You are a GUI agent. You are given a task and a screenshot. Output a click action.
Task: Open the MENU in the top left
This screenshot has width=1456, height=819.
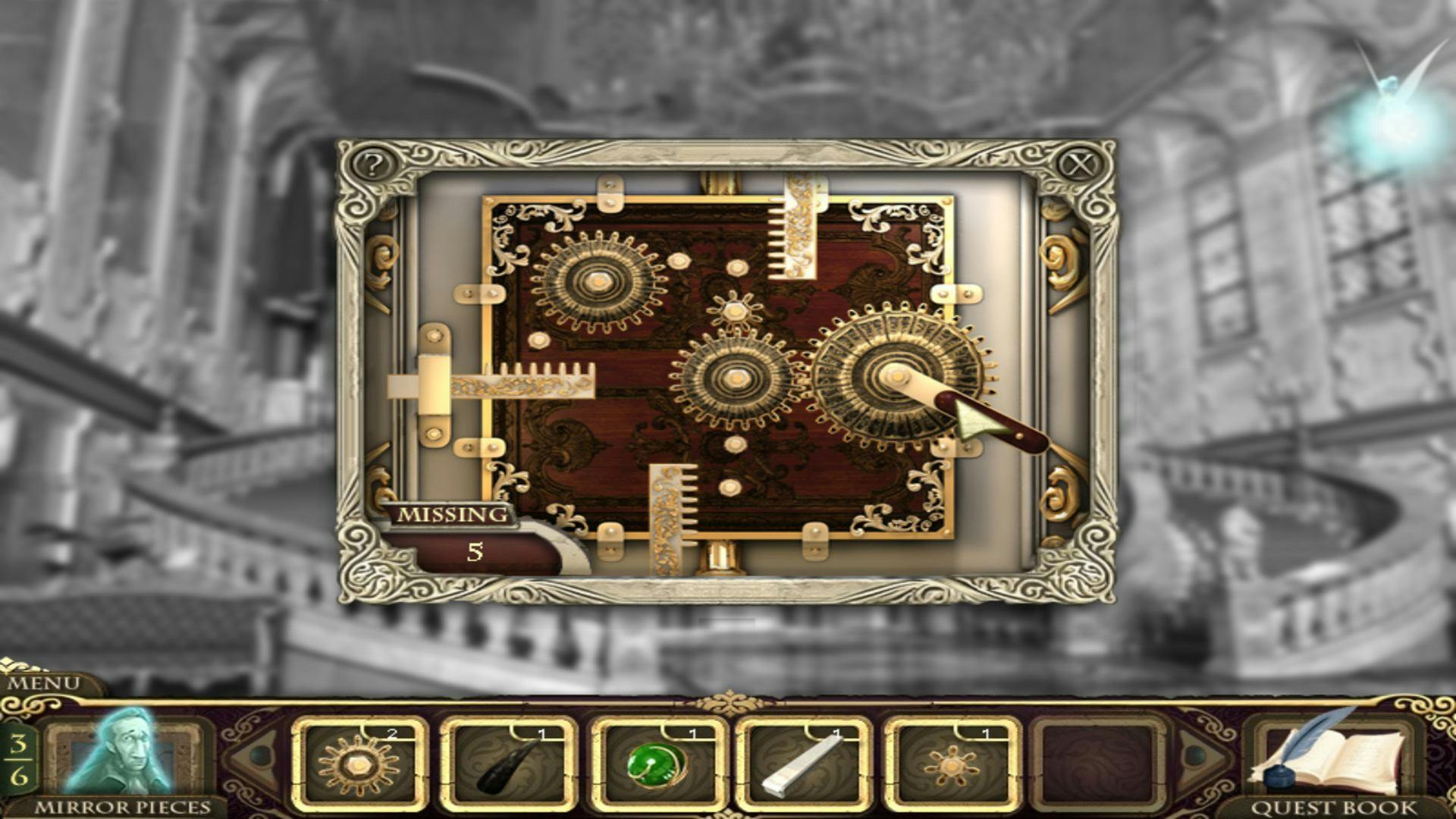tap(42, 681)
